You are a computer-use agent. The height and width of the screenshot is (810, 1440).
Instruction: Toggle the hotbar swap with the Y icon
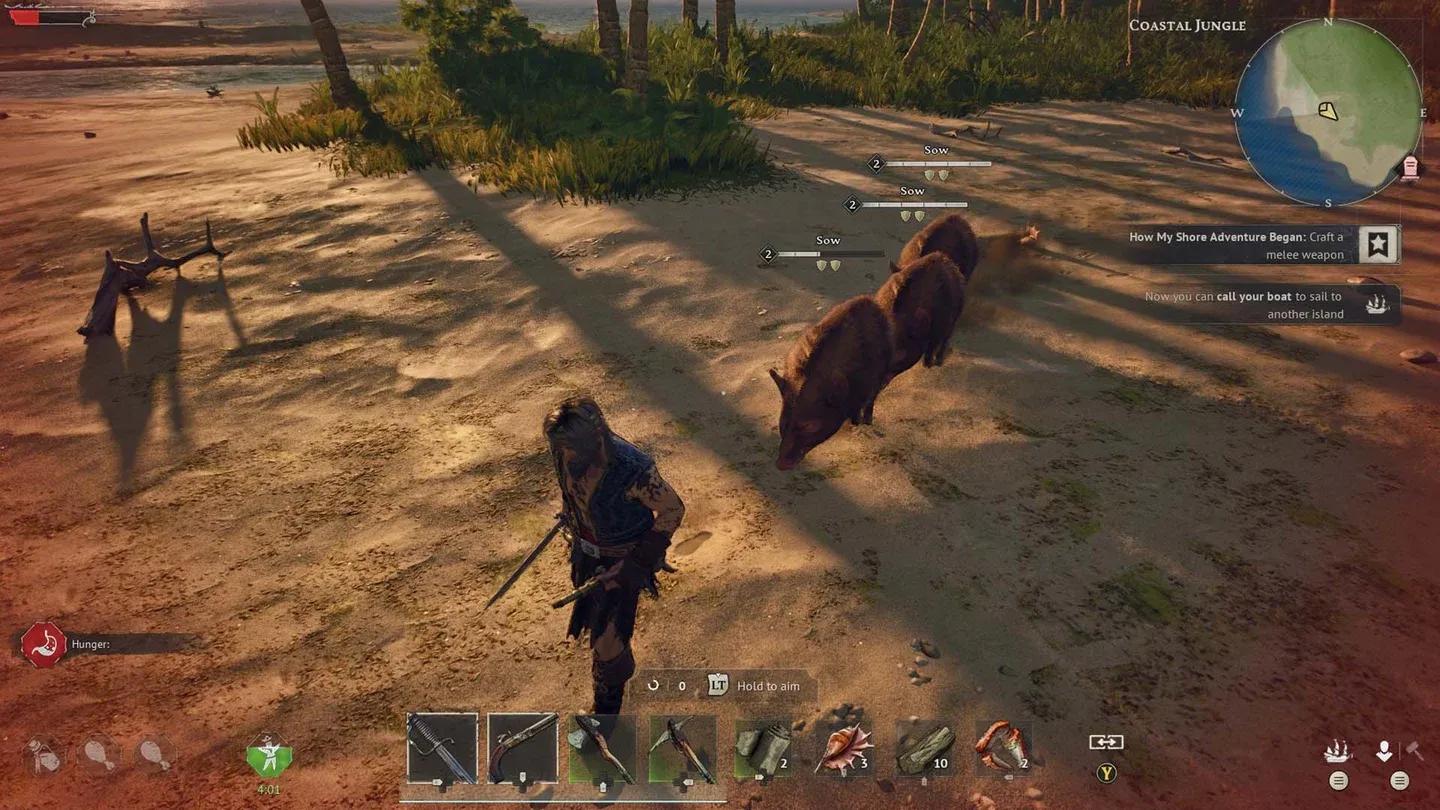coord(1105,773)
